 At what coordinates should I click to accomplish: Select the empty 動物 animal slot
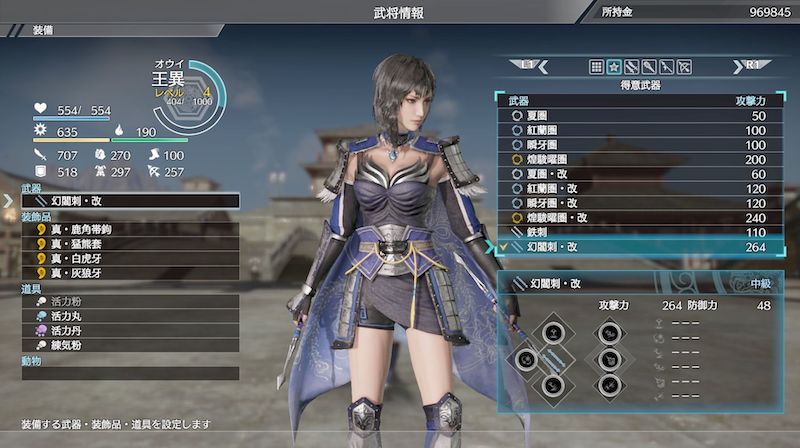coord(130,373)
